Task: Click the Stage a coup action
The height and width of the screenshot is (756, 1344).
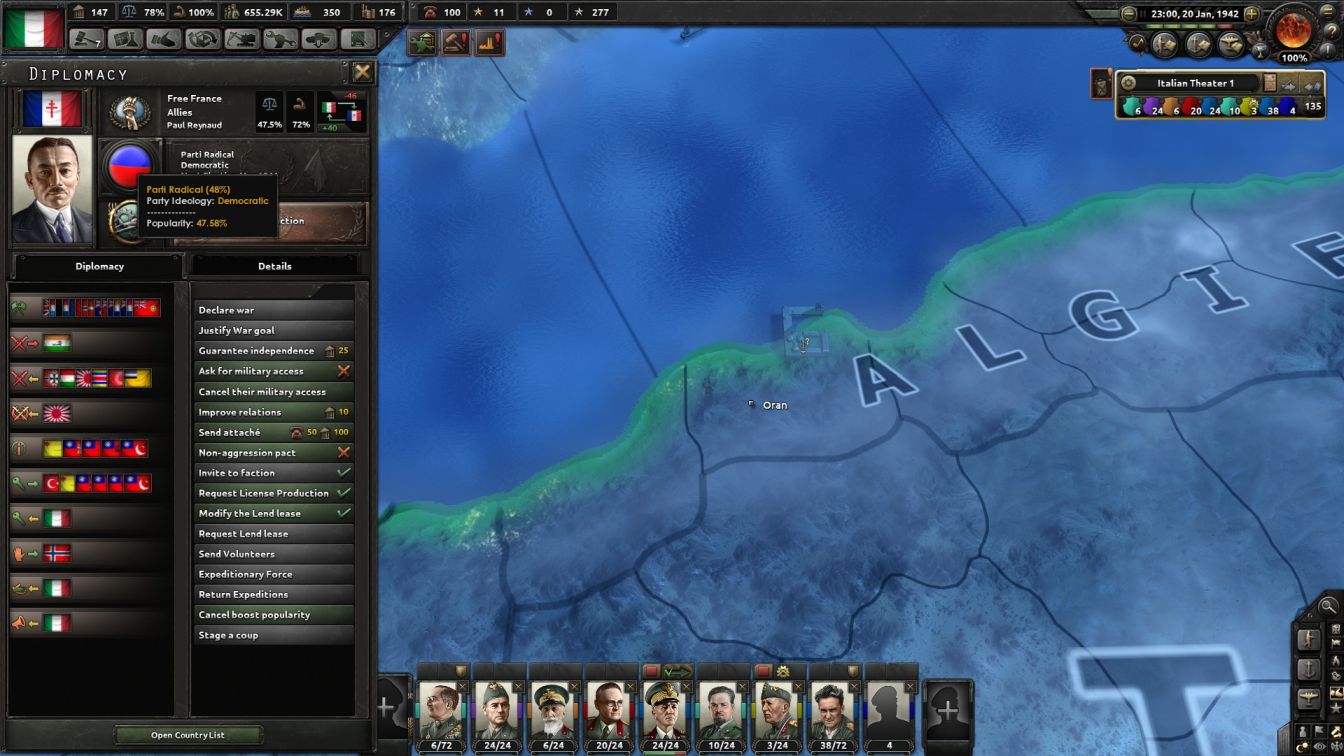Action: click(274, 634)
